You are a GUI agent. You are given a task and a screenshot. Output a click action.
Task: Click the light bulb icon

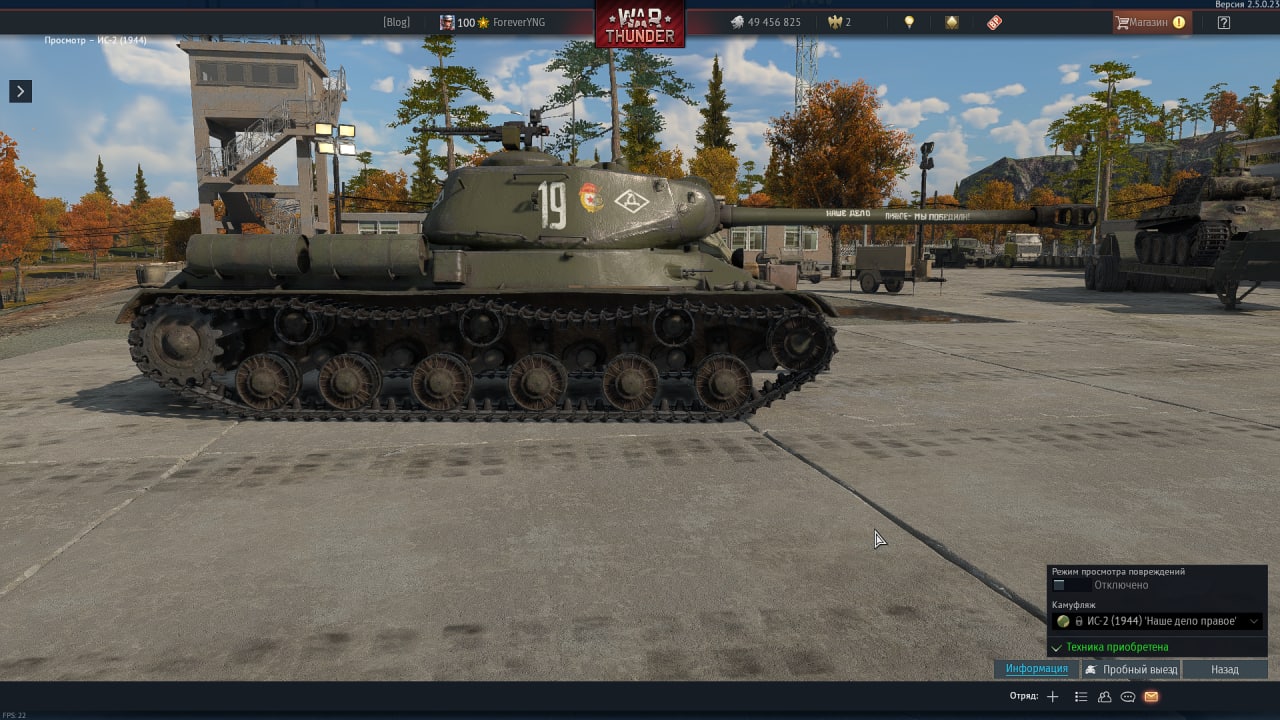909,22
